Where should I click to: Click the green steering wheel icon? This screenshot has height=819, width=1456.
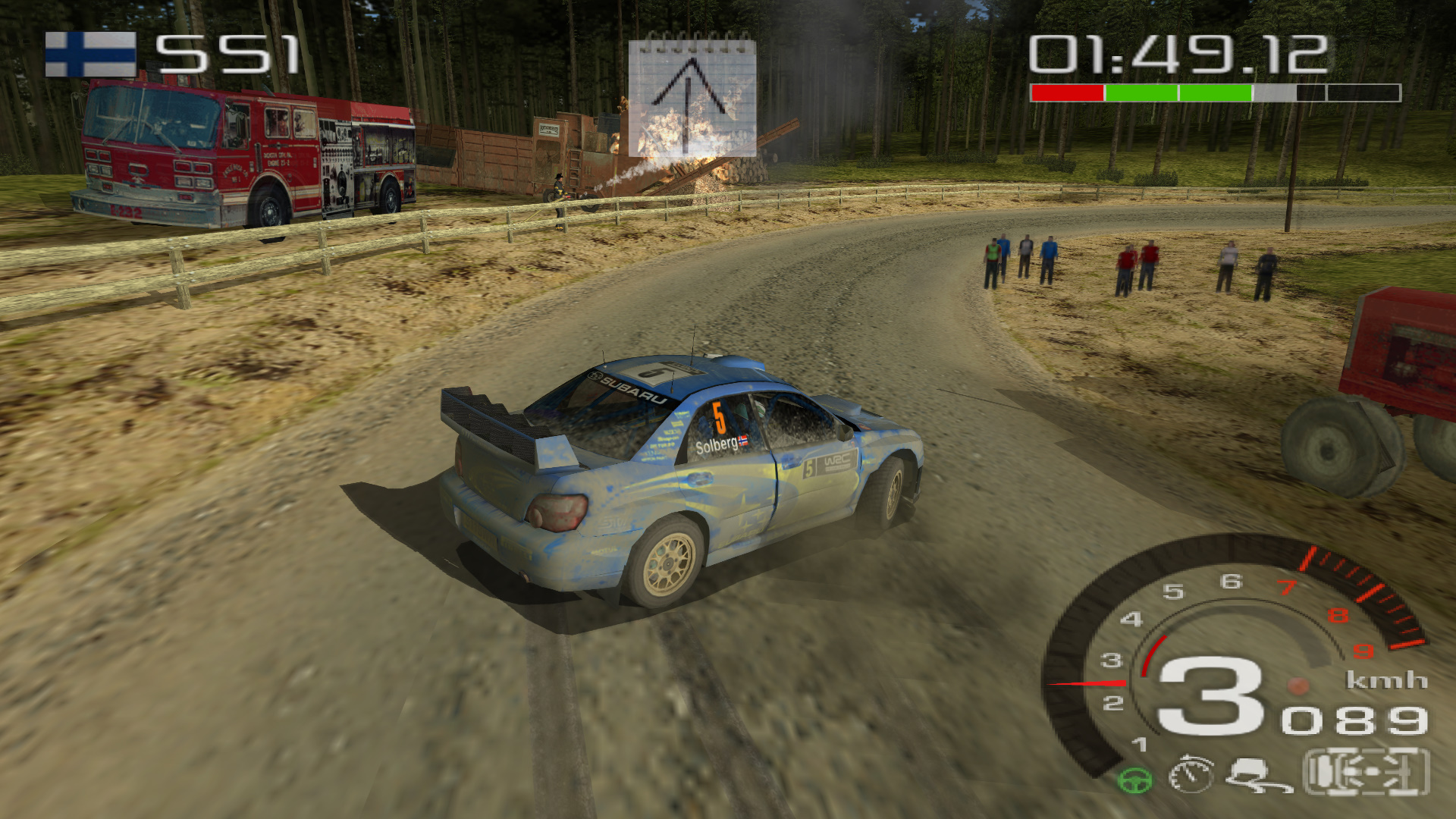pyautogui.click(x=1135, y=780)
